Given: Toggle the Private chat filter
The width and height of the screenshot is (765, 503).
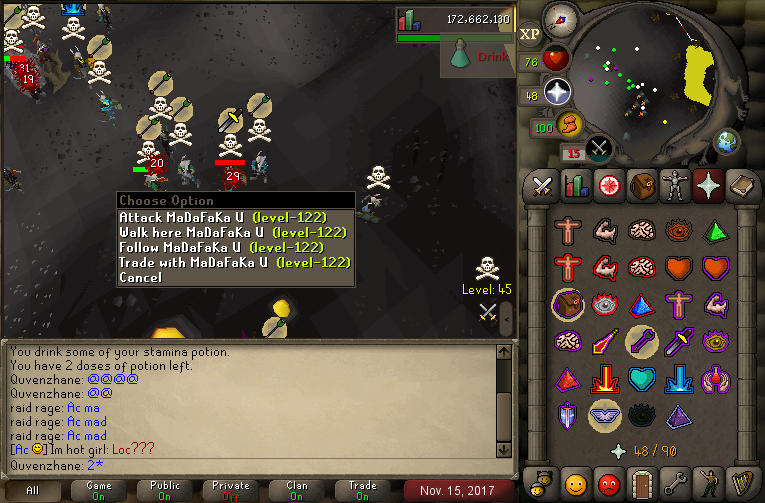Looking at the screenshot, I should (231, 490).
